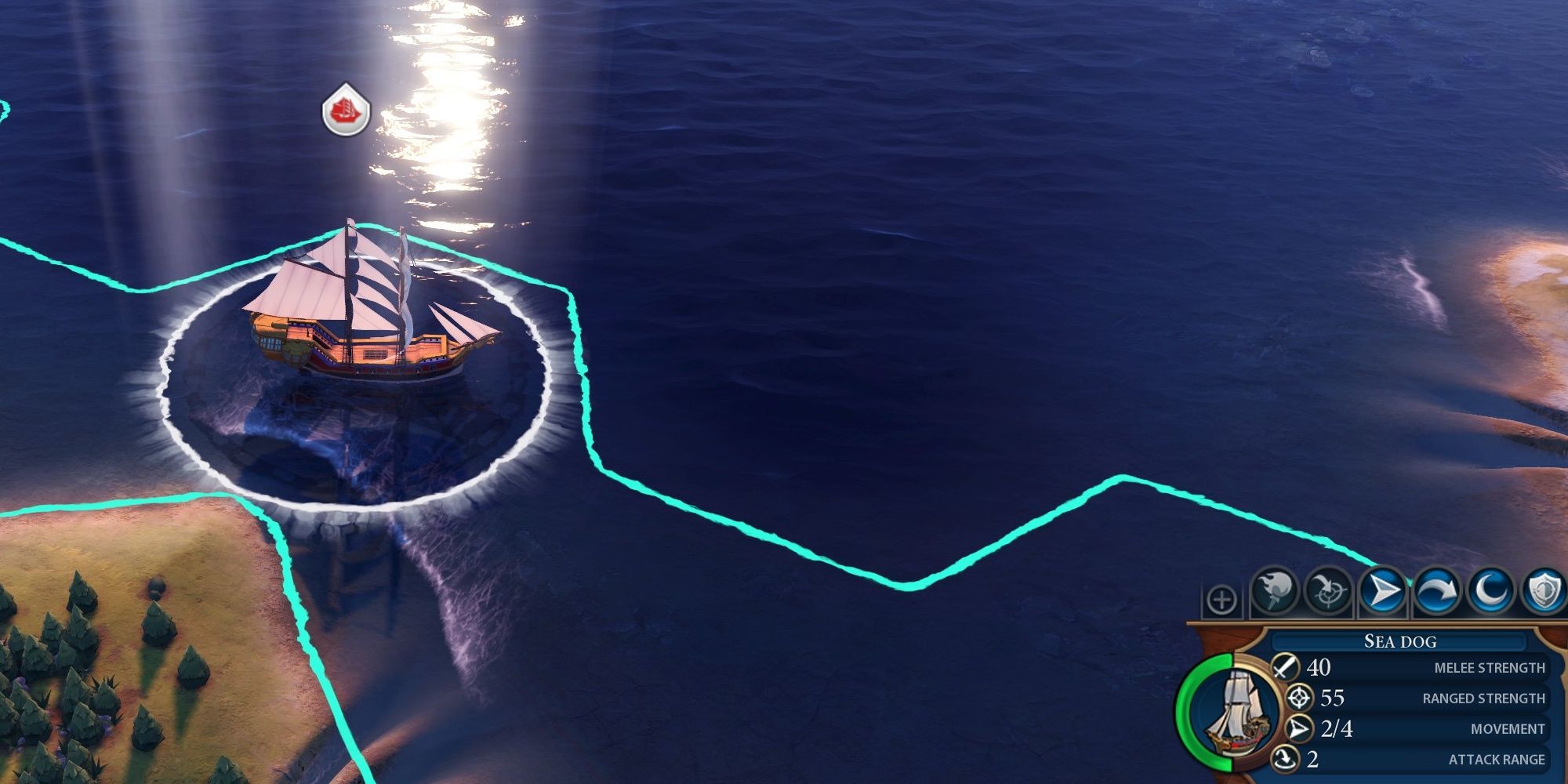Select the pillage torch-flame action icon

point(1275,590)
